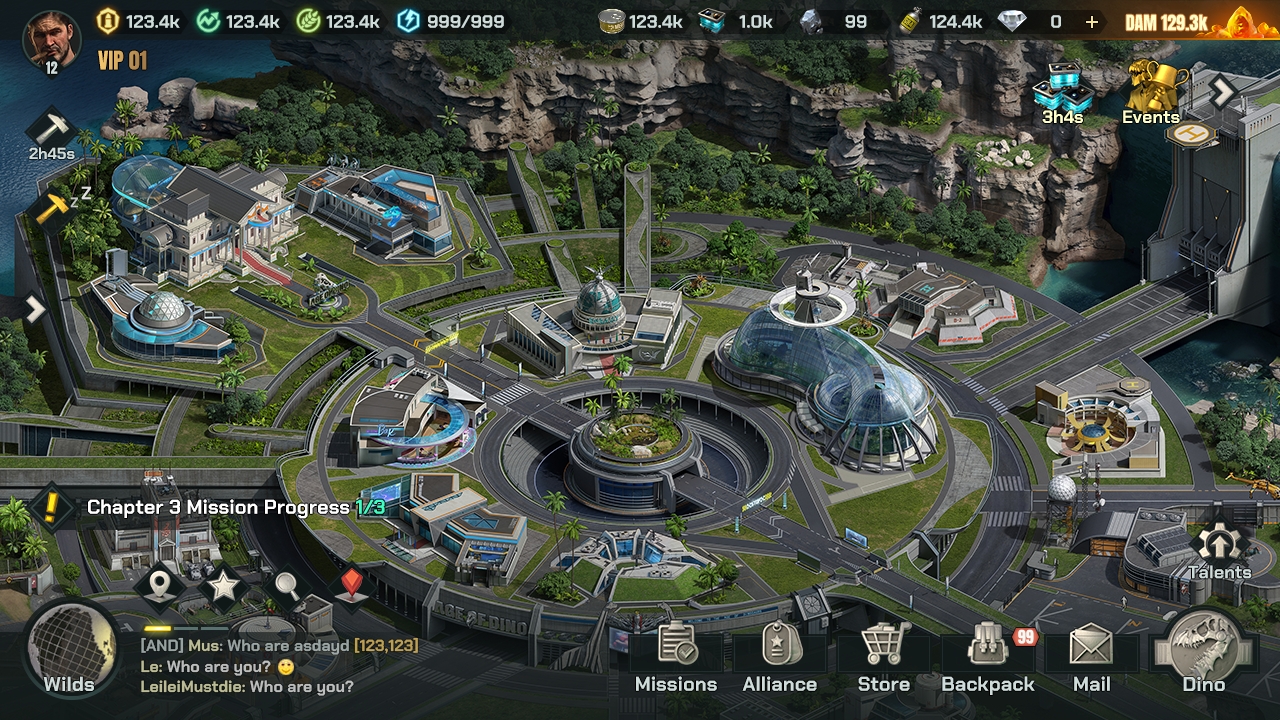The width and height of the screenshot is (1280, 720).
Task: Open the star favorites shortcut
Action: tap(223, 587)
